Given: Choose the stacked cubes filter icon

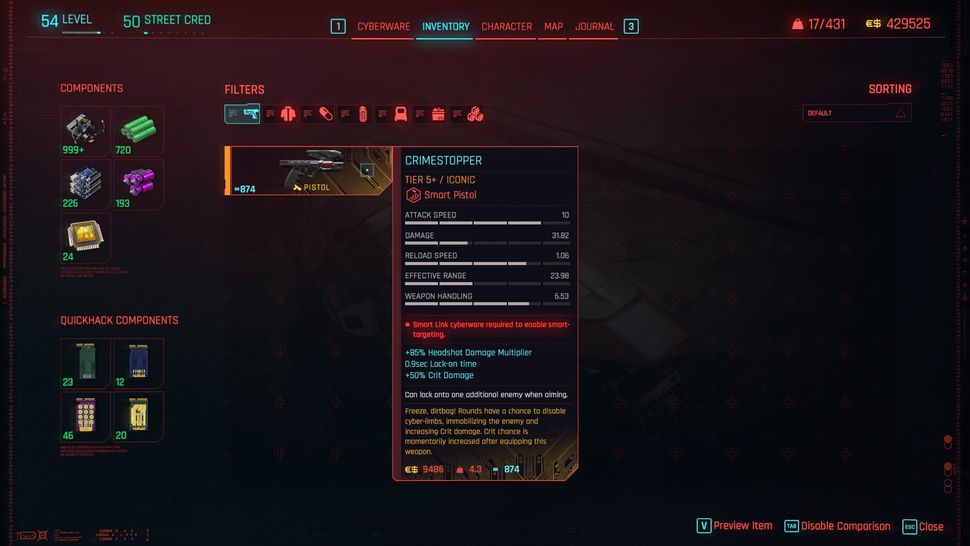Looking at the screenshot, I should click(x=475, y=114).
